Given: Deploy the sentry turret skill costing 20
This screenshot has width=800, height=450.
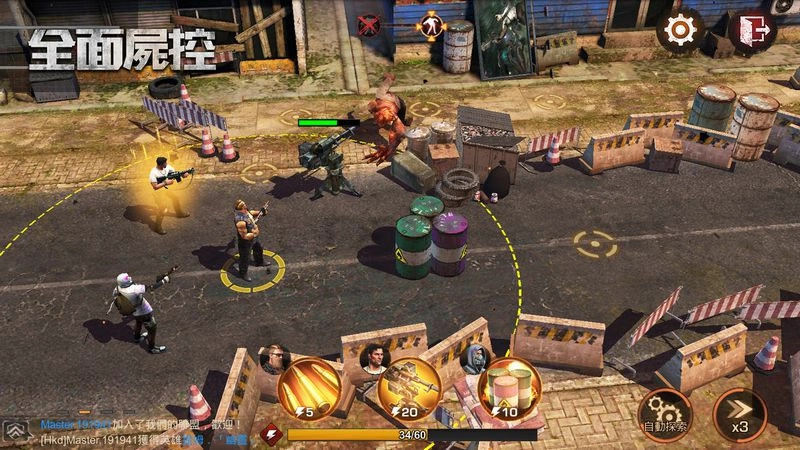Looking at the screenshot, I should [410, 387].
